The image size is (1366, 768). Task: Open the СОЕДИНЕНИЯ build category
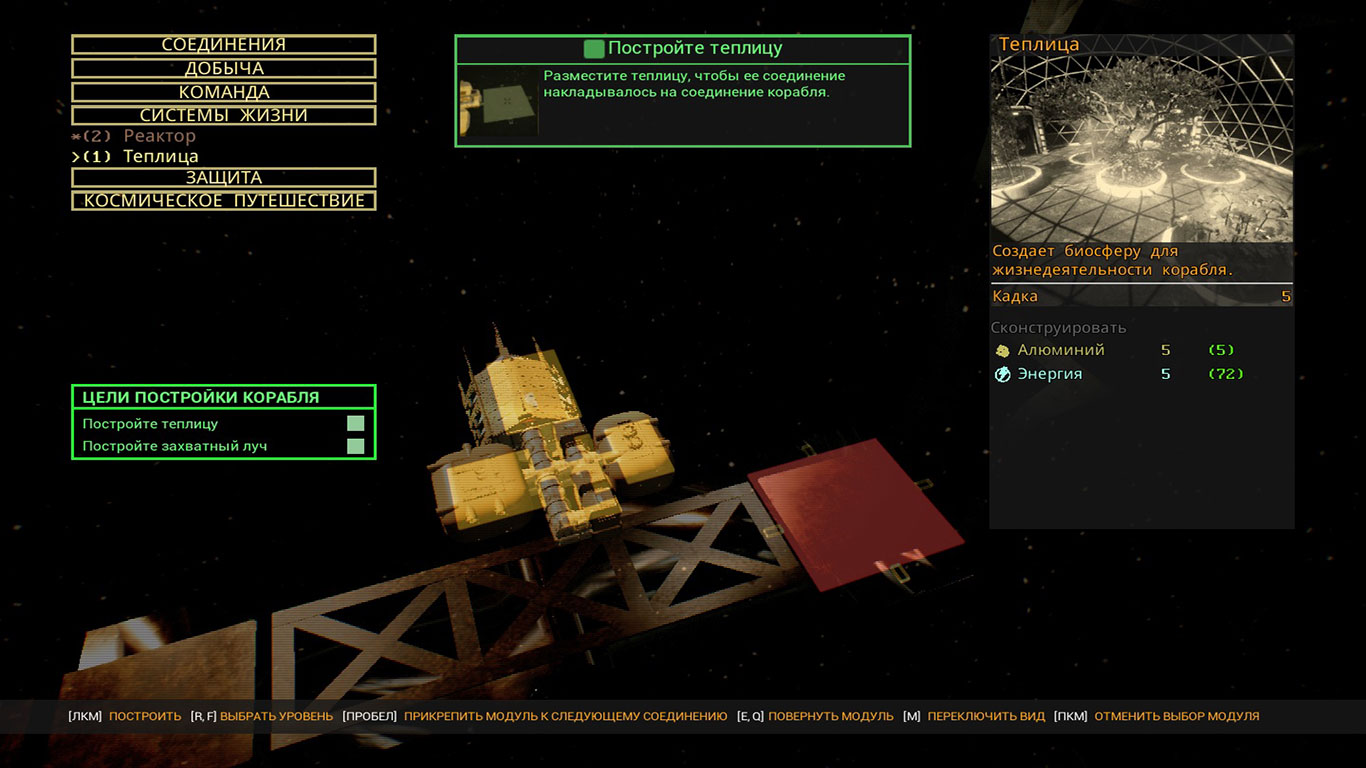(224, 45)
